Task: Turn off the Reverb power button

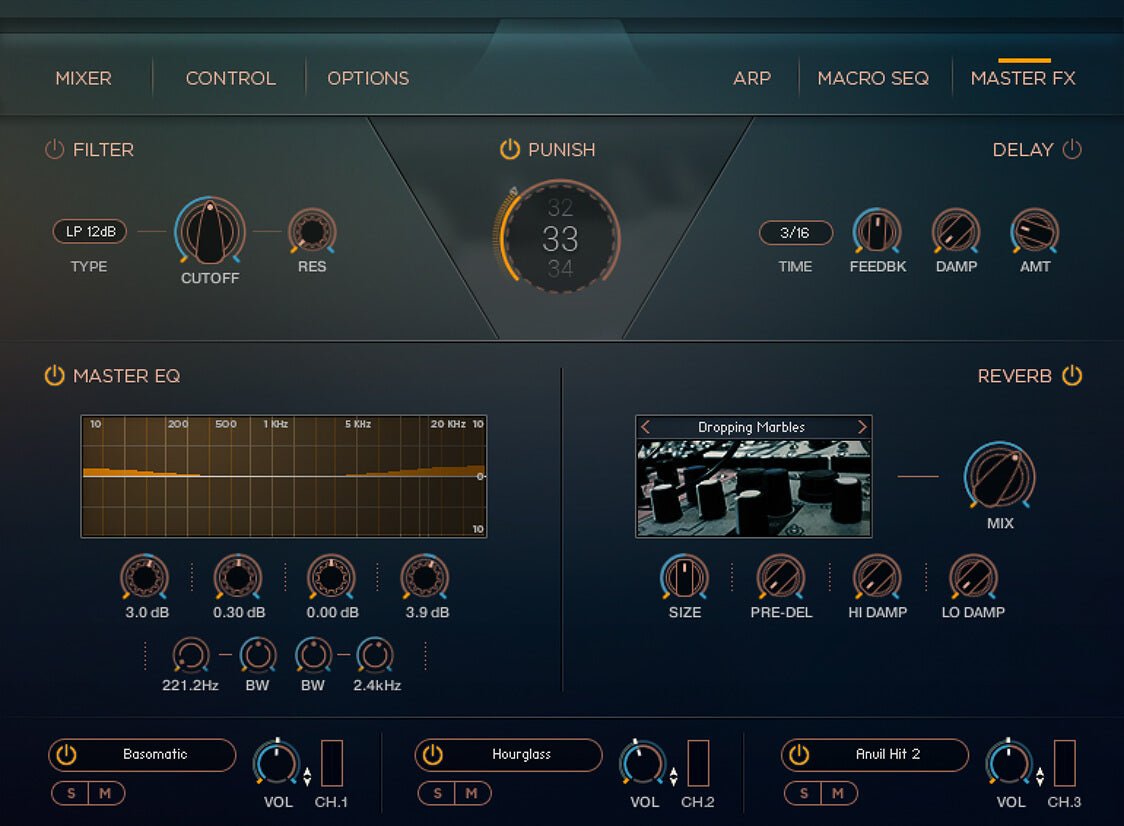Action: click(x=1072, y=376)
